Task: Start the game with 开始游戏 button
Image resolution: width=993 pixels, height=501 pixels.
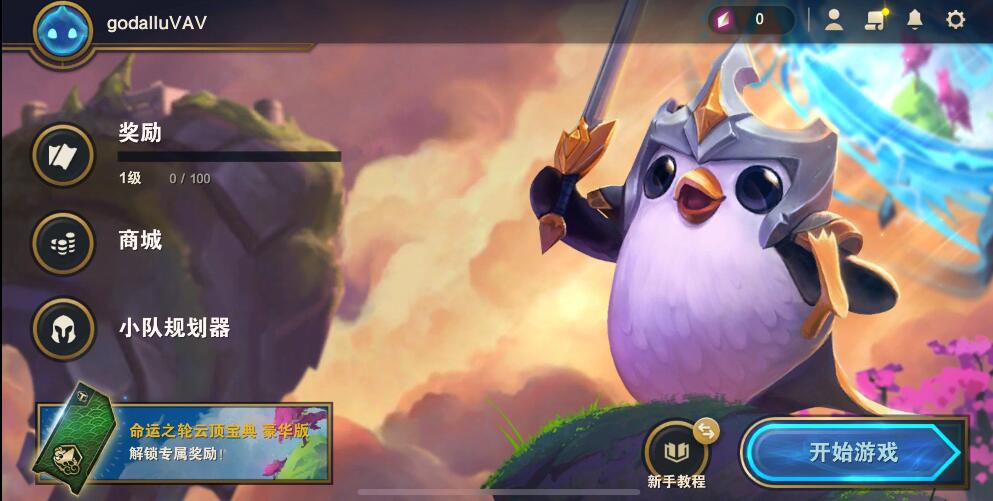Action: (x=853, y=452)
